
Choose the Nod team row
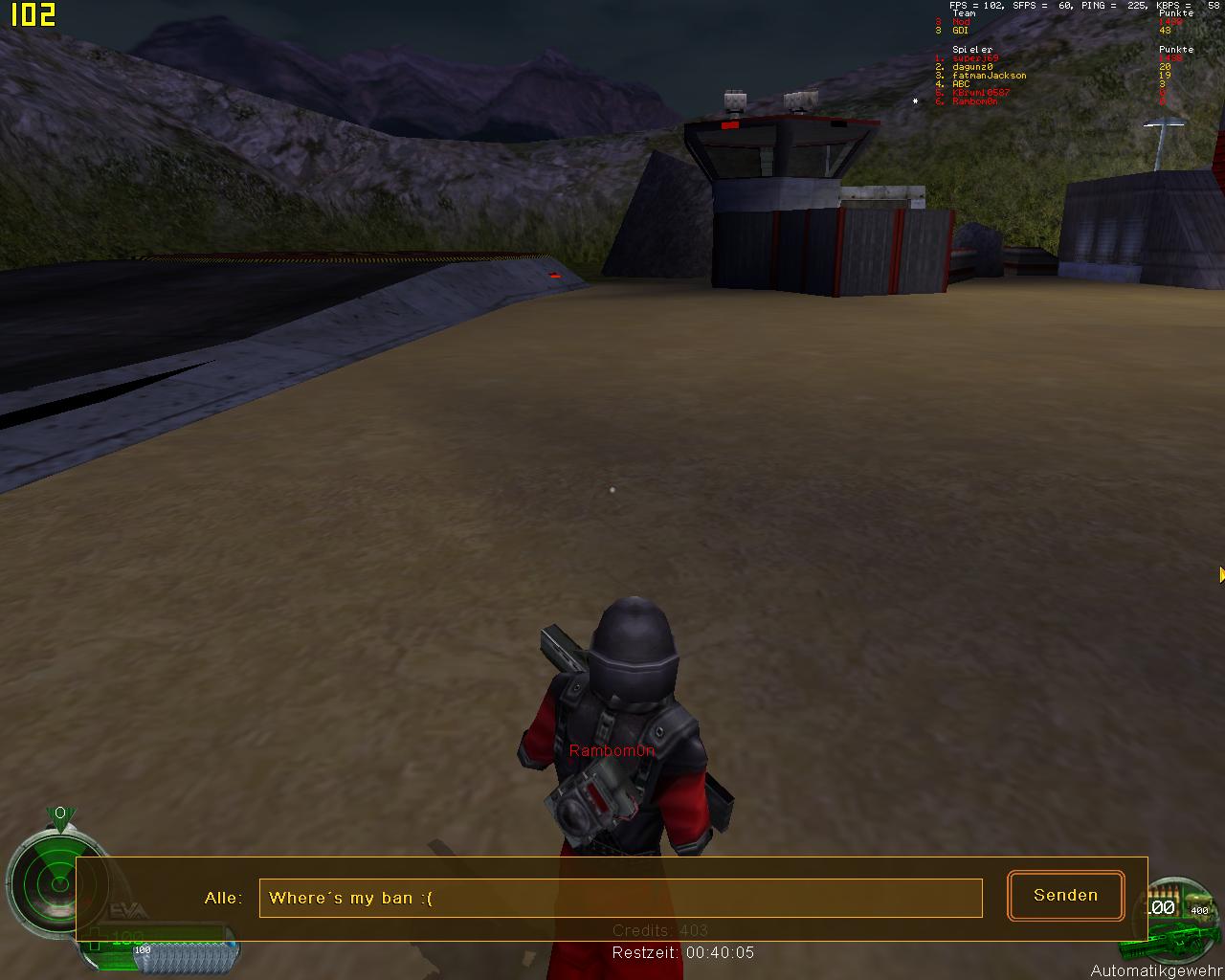(961, 22)
